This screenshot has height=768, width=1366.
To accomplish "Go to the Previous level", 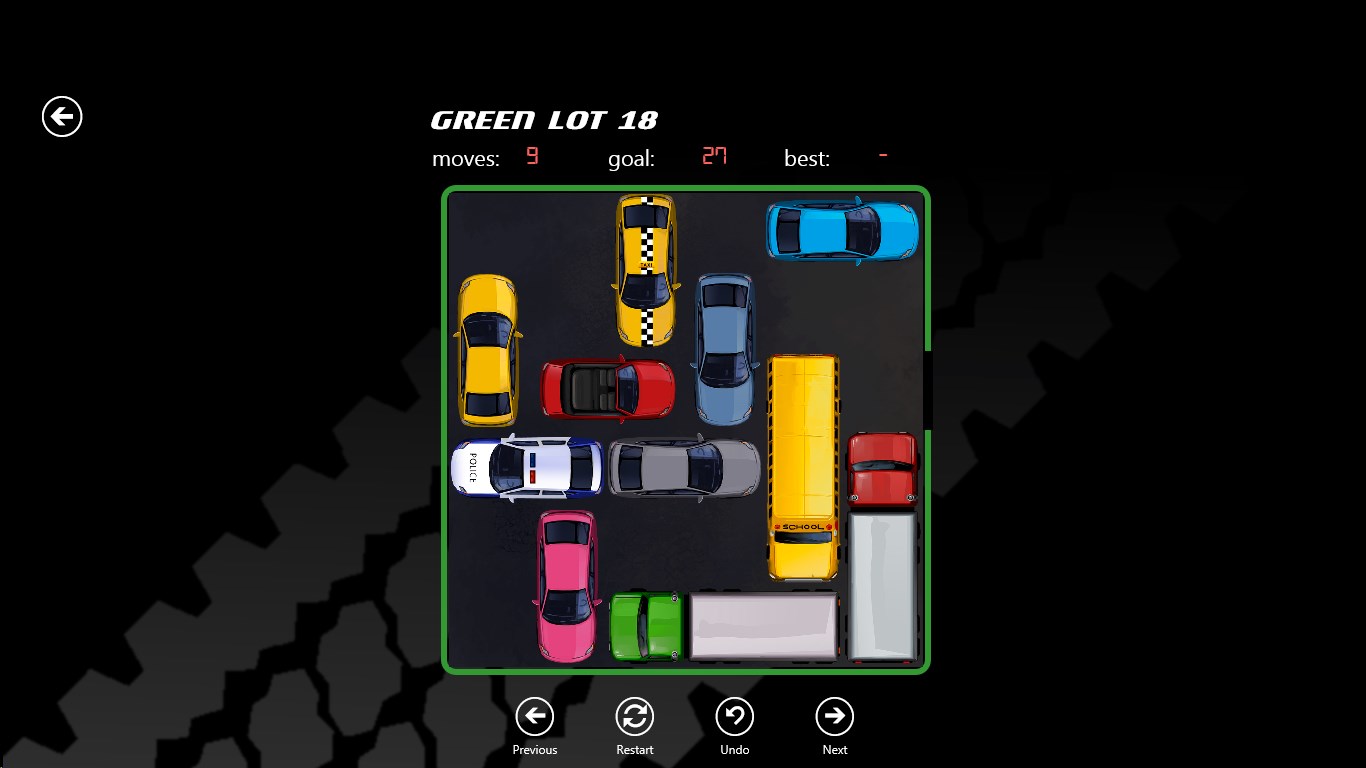I will coord(535,717).
